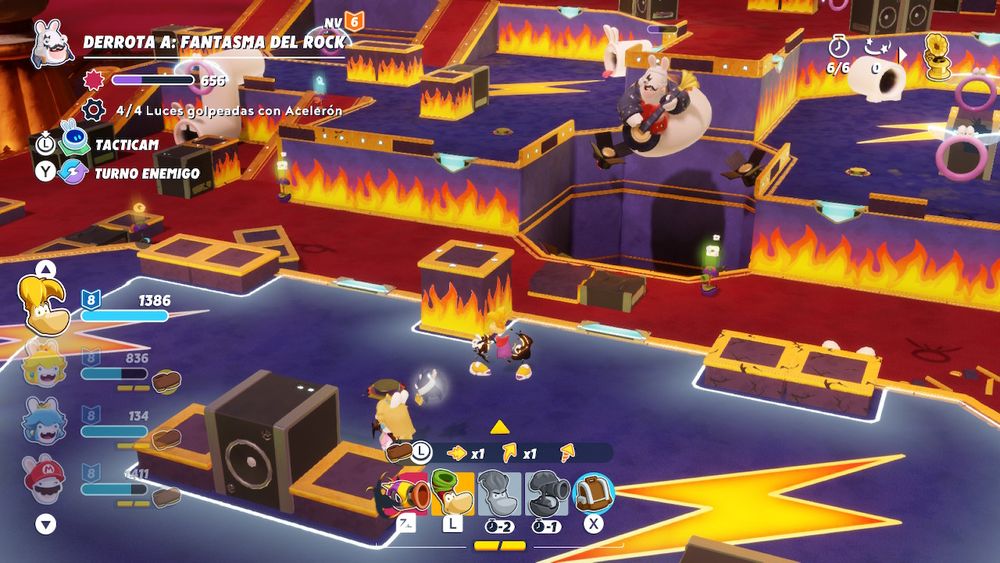Switch to Rabbid Mario's portrait

click(45, 478)
